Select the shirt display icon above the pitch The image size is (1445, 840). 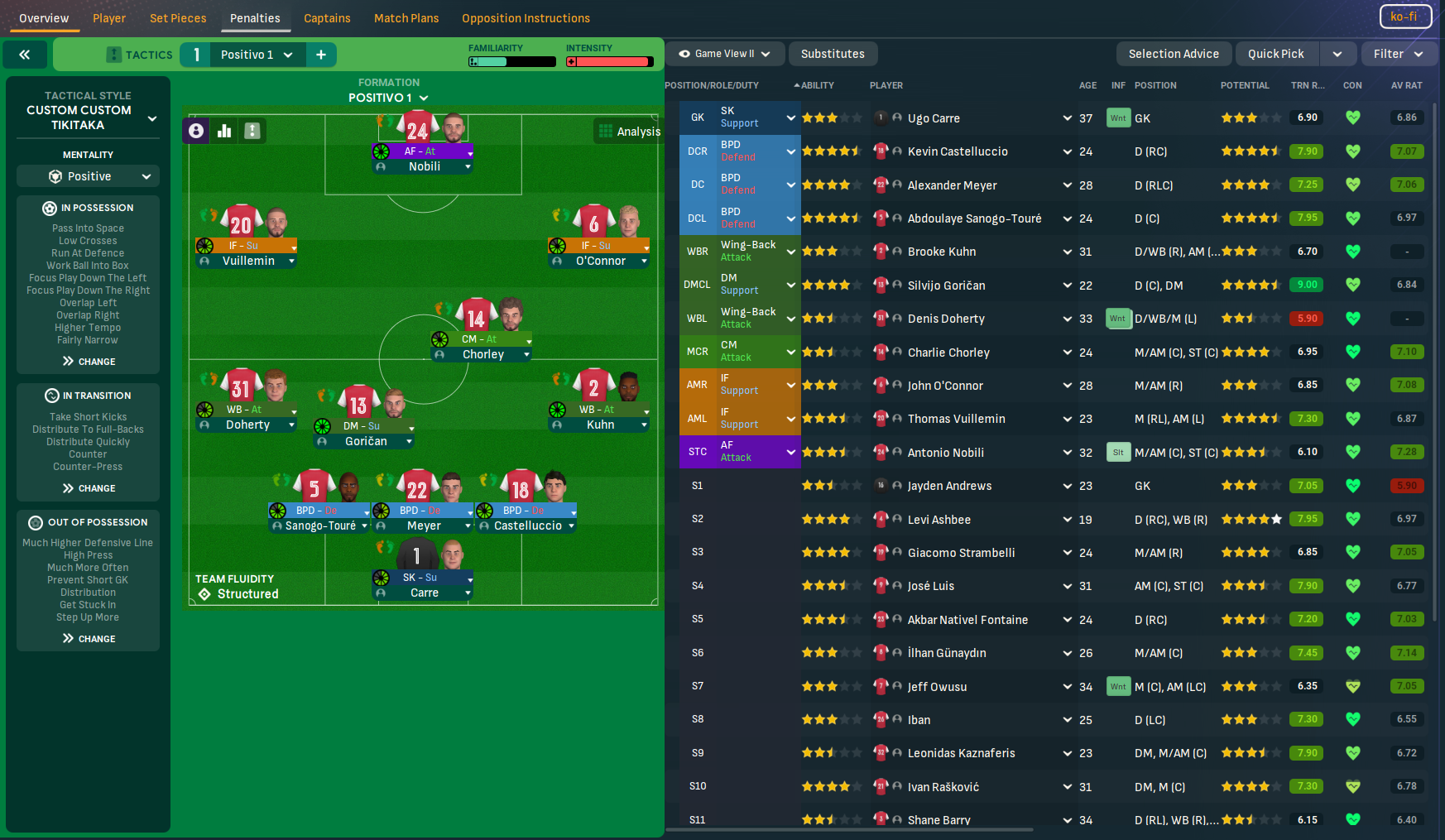coord(252,130)
